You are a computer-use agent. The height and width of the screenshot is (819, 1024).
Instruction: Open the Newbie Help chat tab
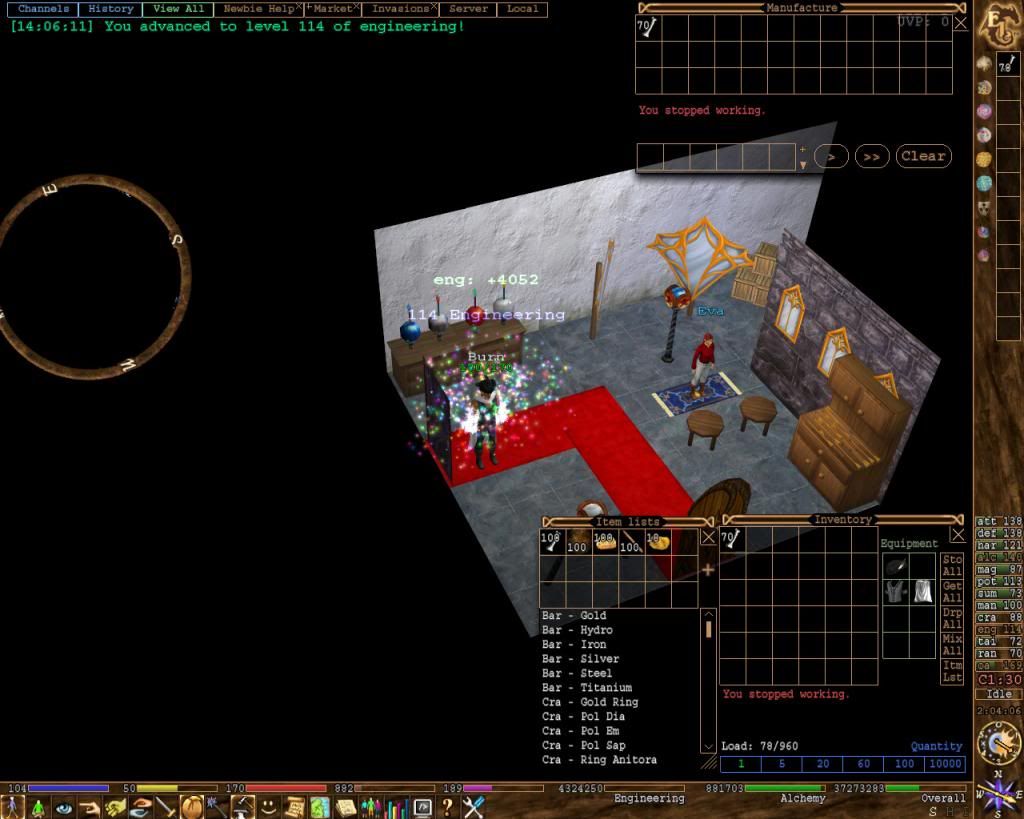coord(258,9)
